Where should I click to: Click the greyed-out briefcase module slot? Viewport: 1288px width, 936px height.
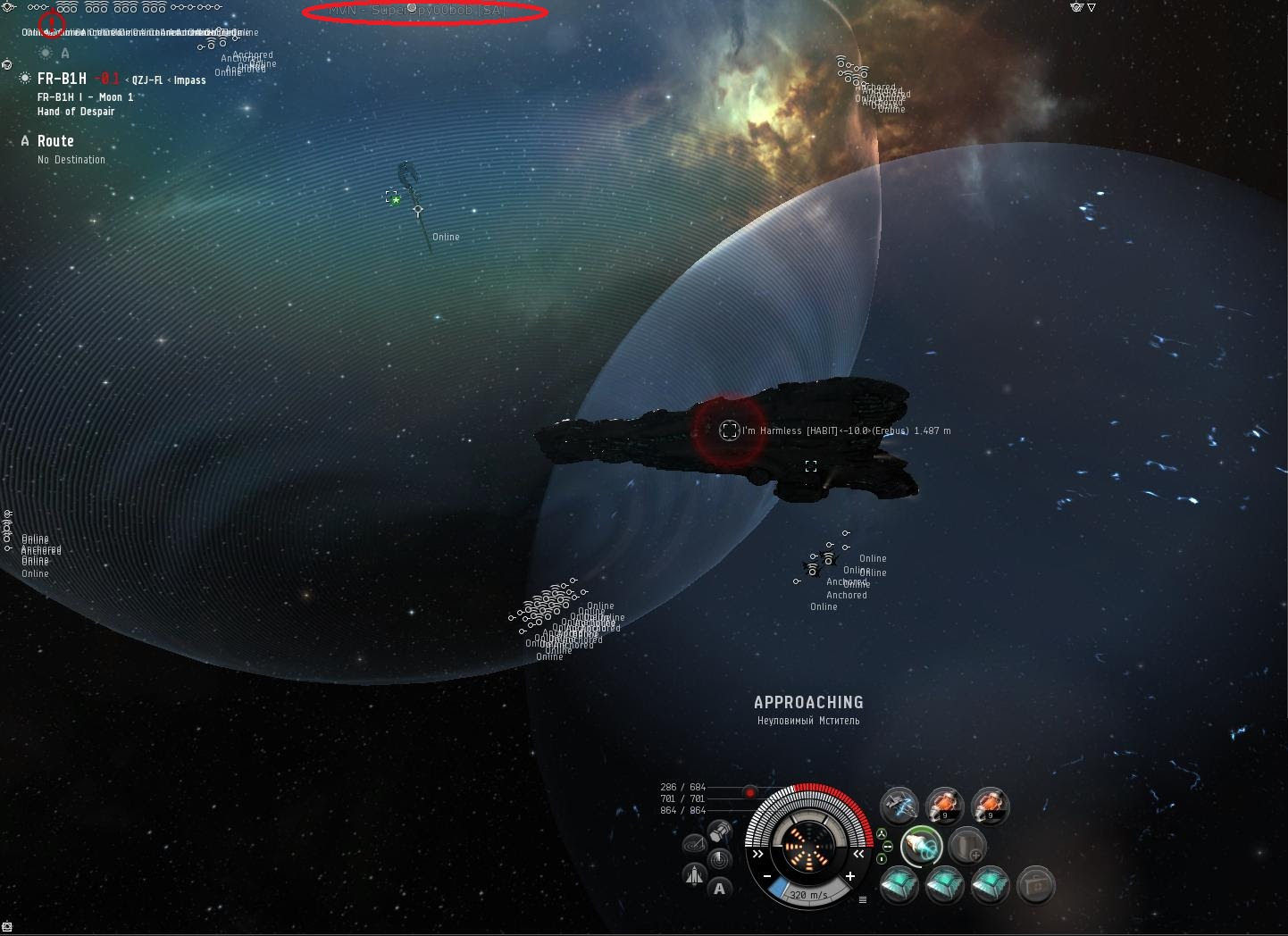[x=1035, y=885]
